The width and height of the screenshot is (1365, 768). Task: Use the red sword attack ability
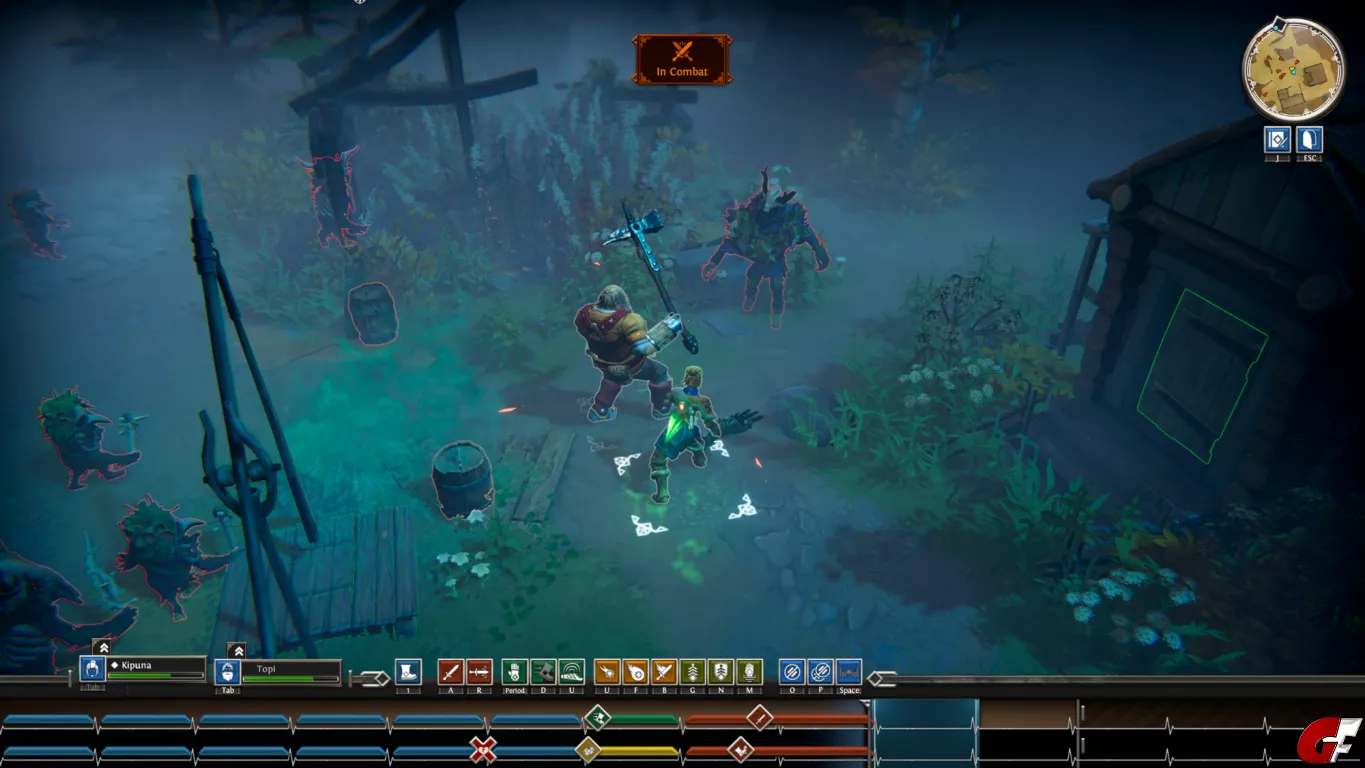pos(450,672)
